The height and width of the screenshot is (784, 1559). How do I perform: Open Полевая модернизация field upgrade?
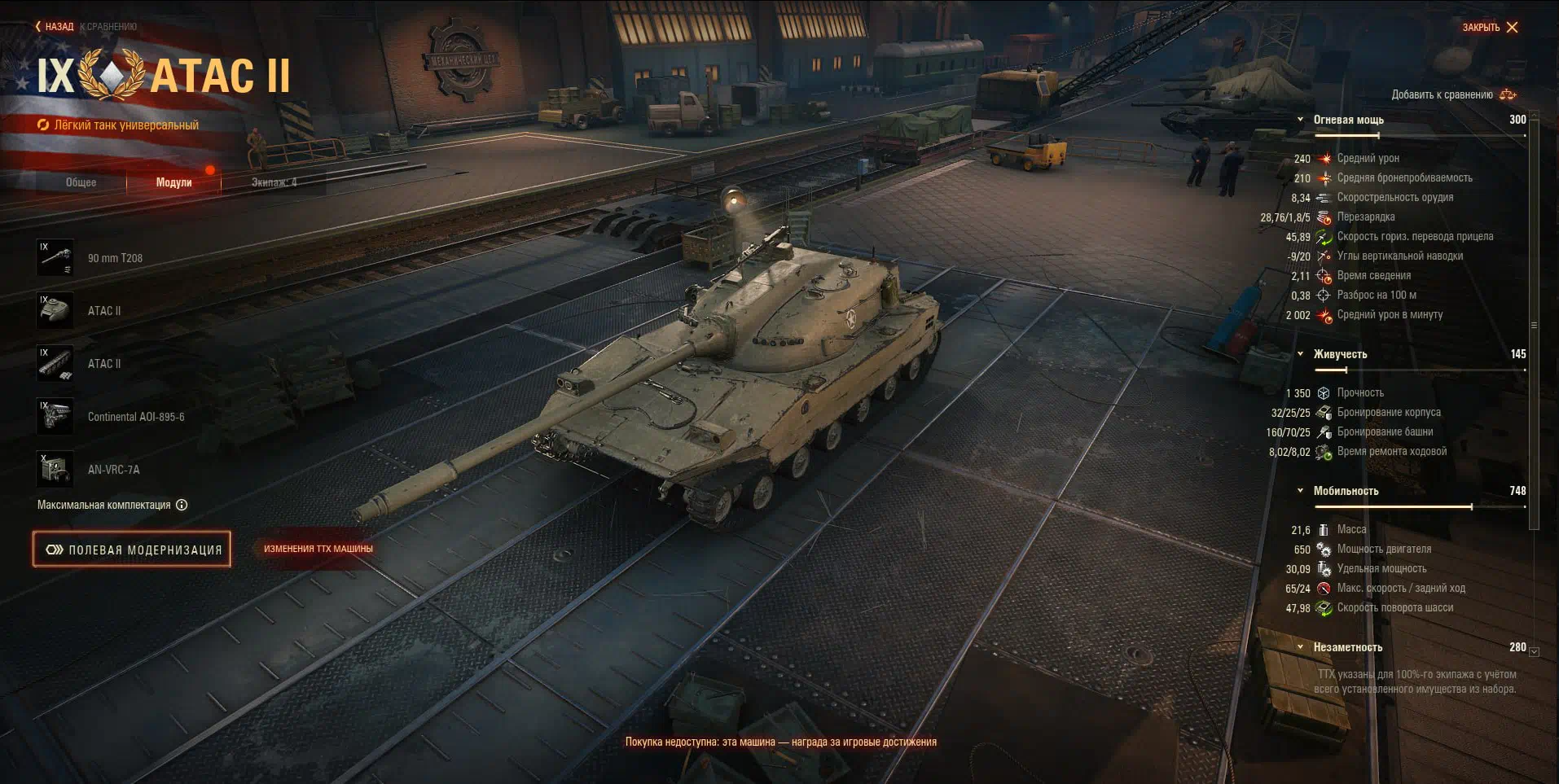click(132, 550)
